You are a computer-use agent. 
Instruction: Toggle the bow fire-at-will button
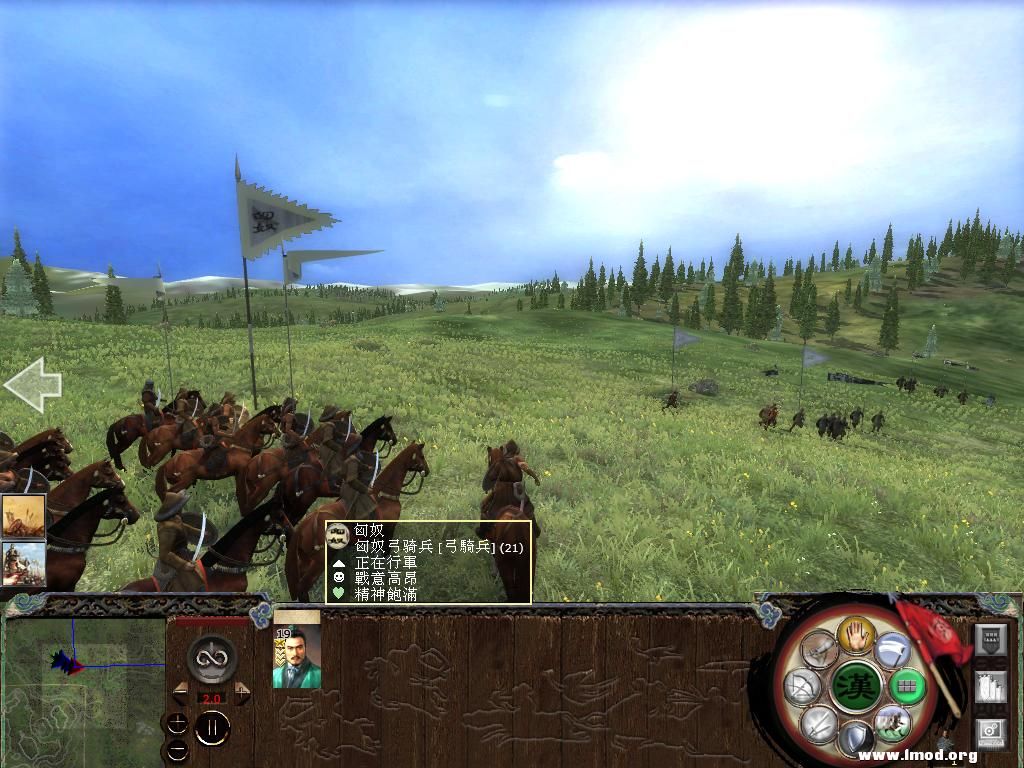coord(804,686)
